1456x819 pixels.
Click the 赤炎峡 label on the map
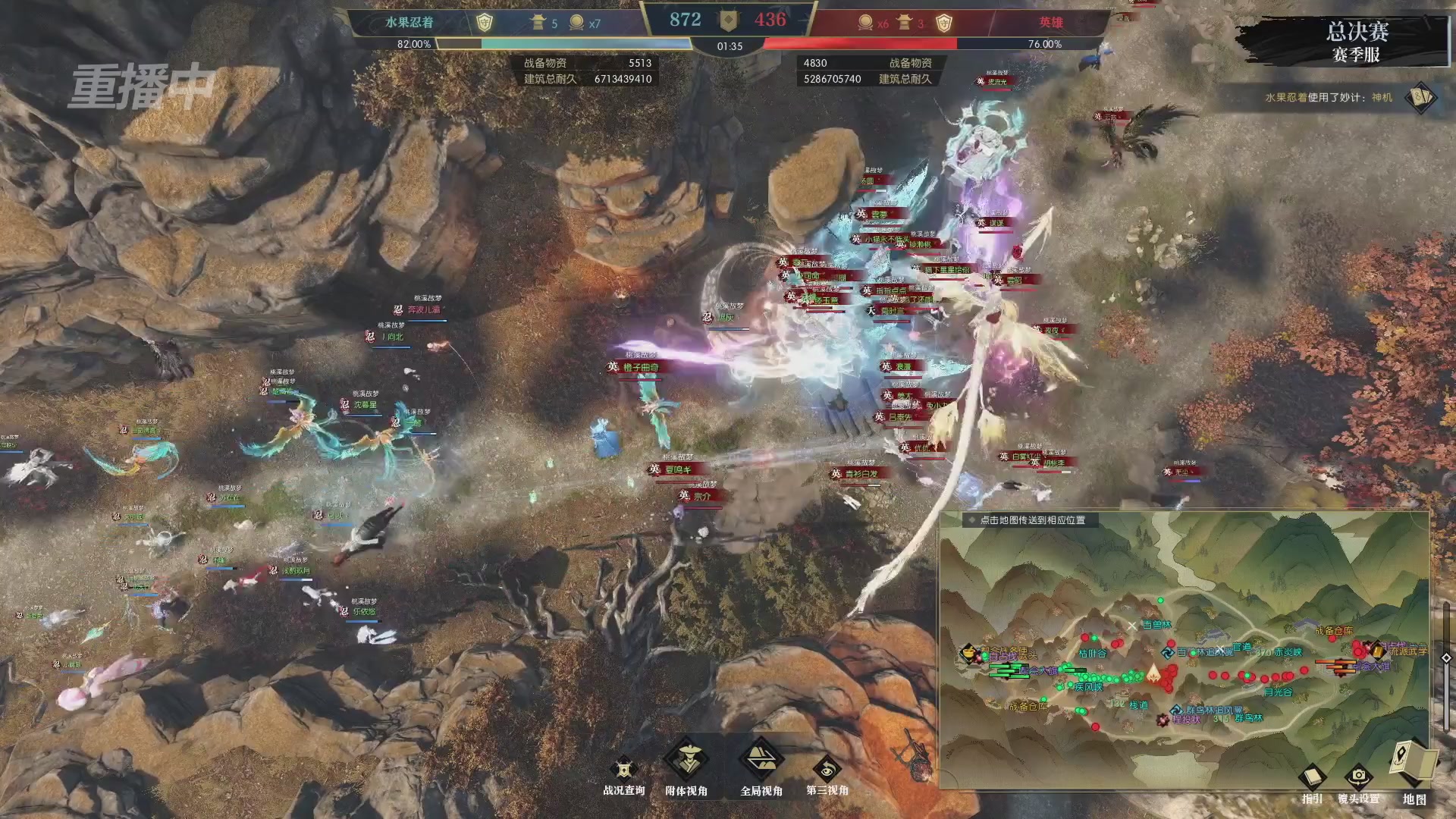click(1288, 652)
